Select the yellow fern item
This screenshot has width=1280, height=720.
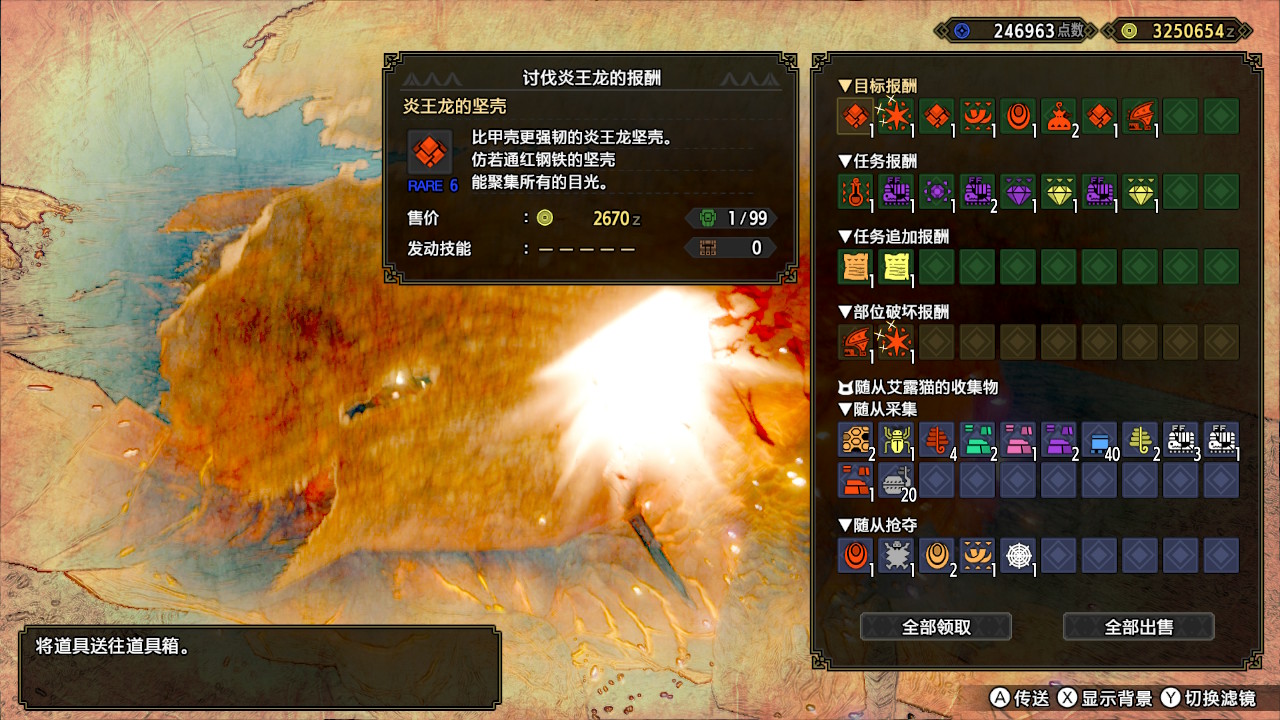pos(1140,439)
